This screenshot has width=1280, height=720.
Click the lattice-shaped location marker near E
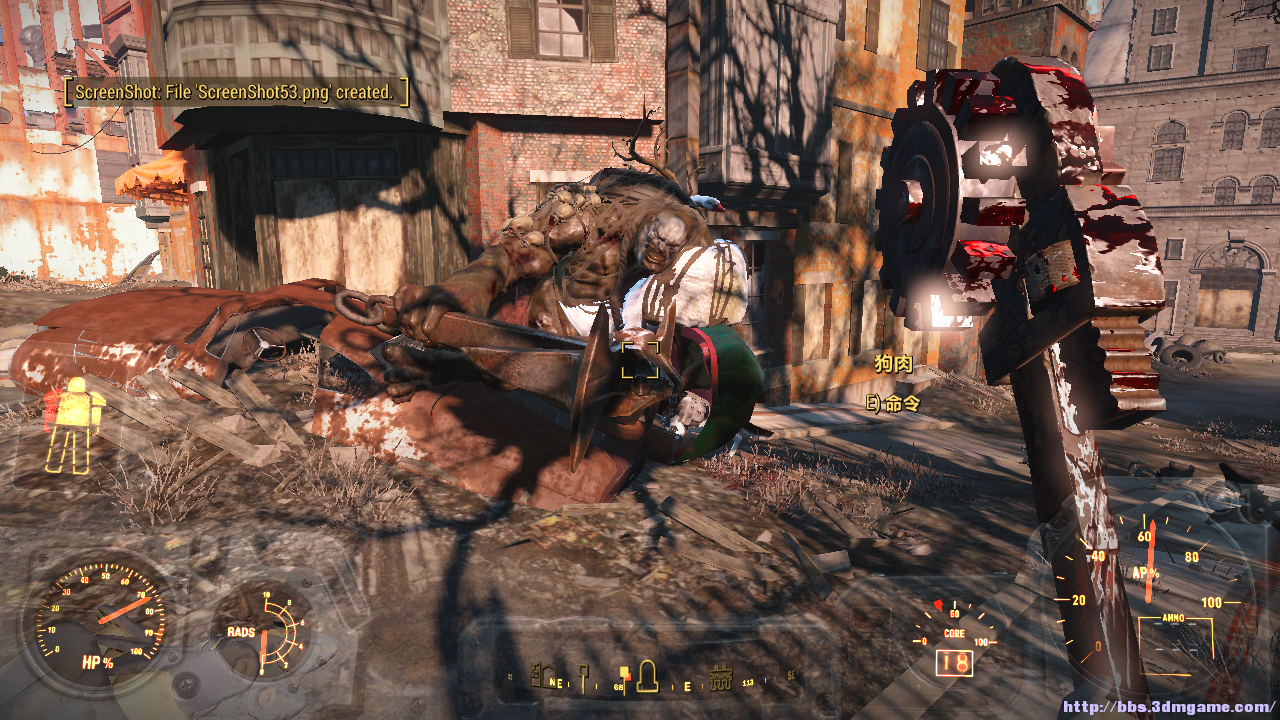click(721, 679)
